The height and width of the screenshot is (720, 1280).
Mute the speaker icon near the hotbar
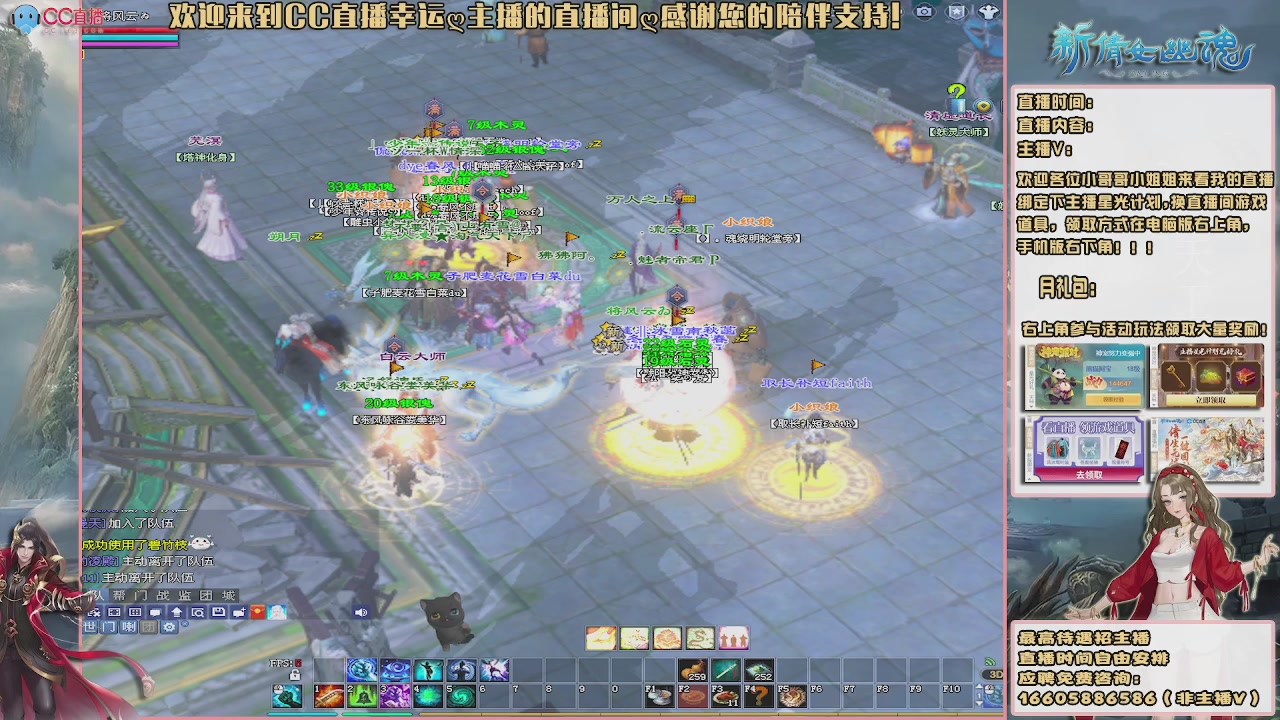coord(360,613)
